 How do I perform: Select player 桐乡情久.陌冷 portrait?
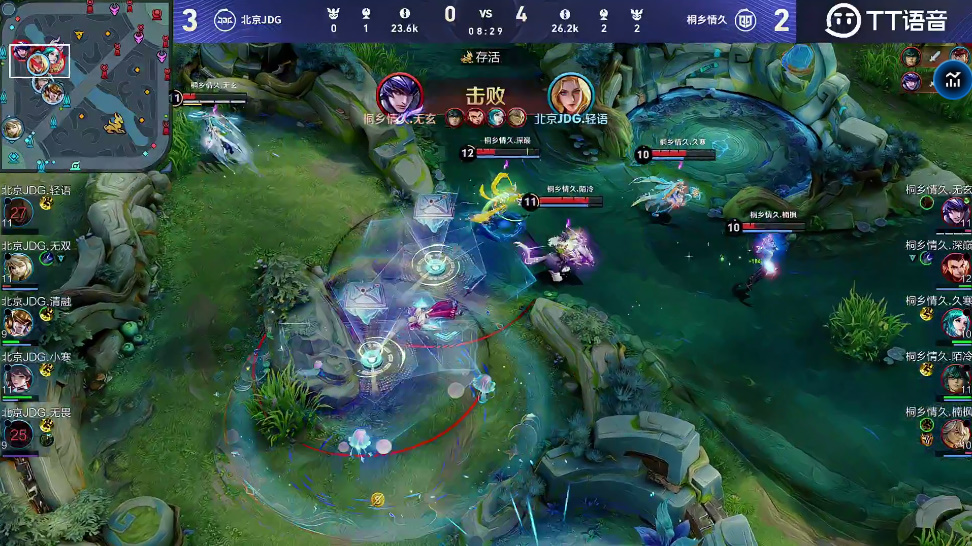[955, 377]
